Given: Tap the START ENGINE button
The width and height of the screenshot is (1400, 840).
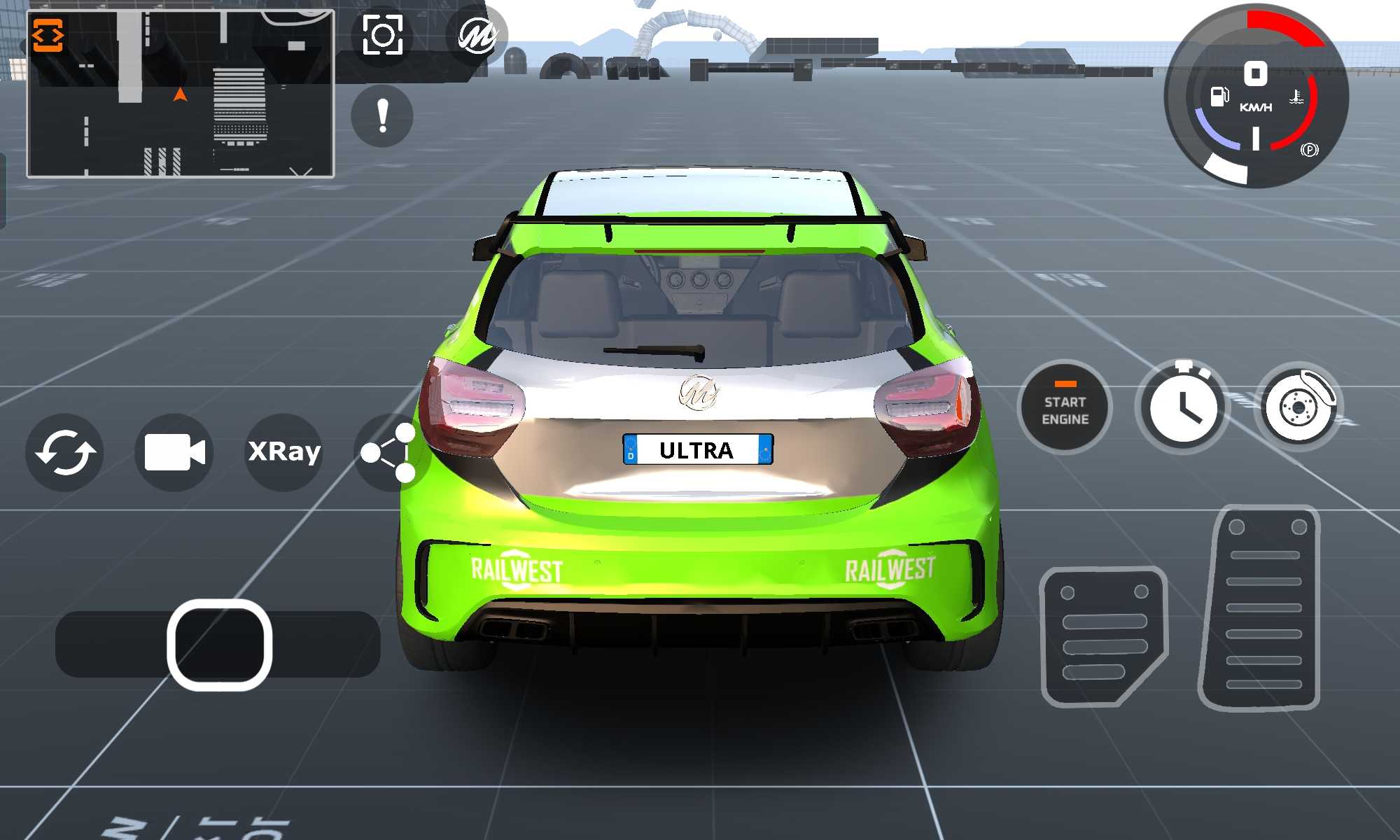Looking at the screenshot, I should point(1065,407).
